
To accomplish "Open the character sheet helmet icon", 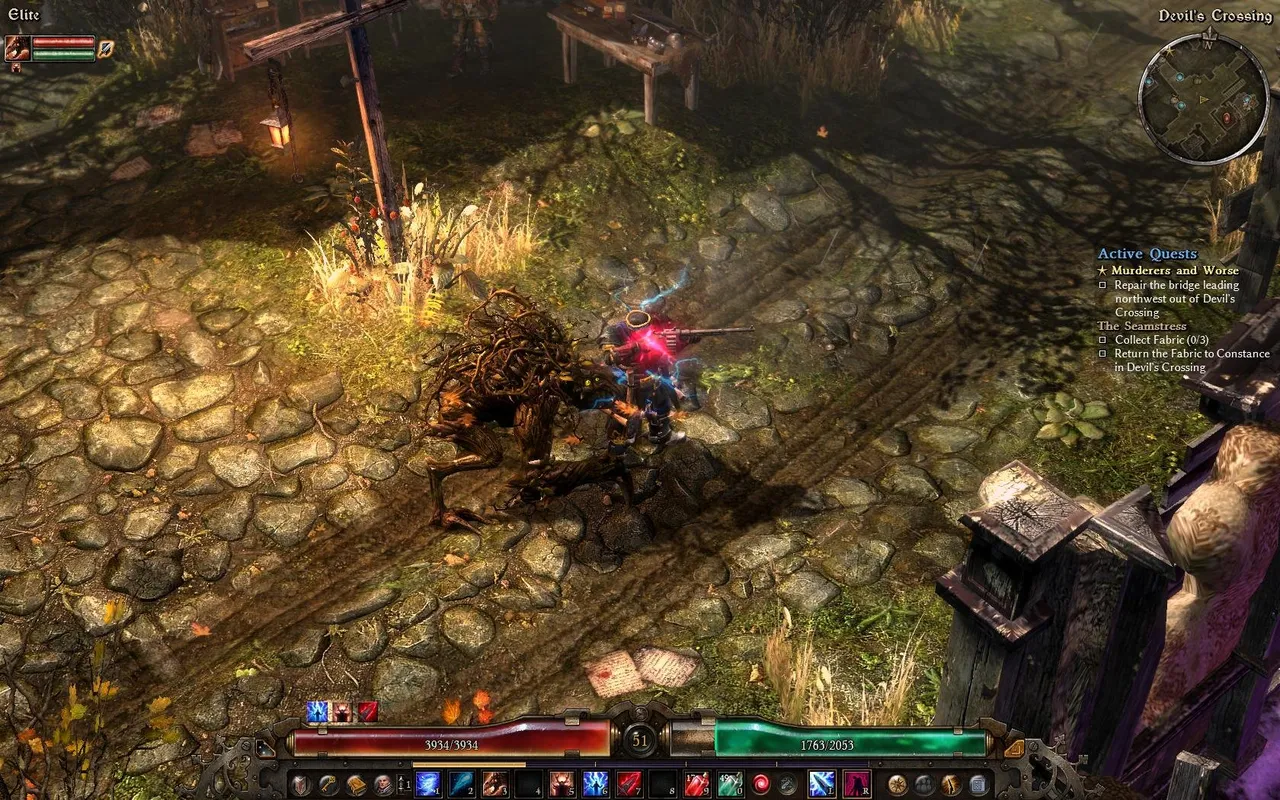I will tap(301, 785).
